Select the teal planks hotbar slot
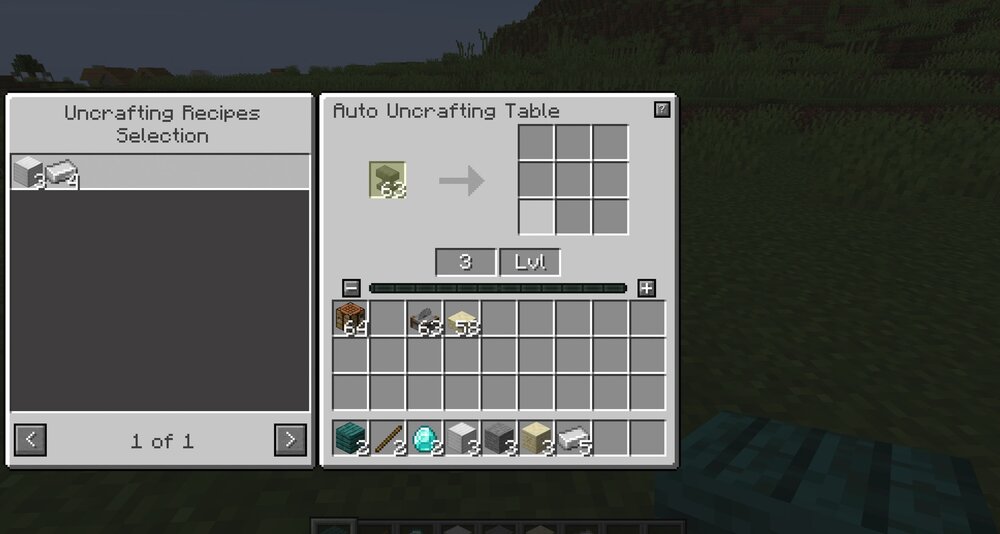The width and height of the screenshot is (1000, 534). [351, 438]
